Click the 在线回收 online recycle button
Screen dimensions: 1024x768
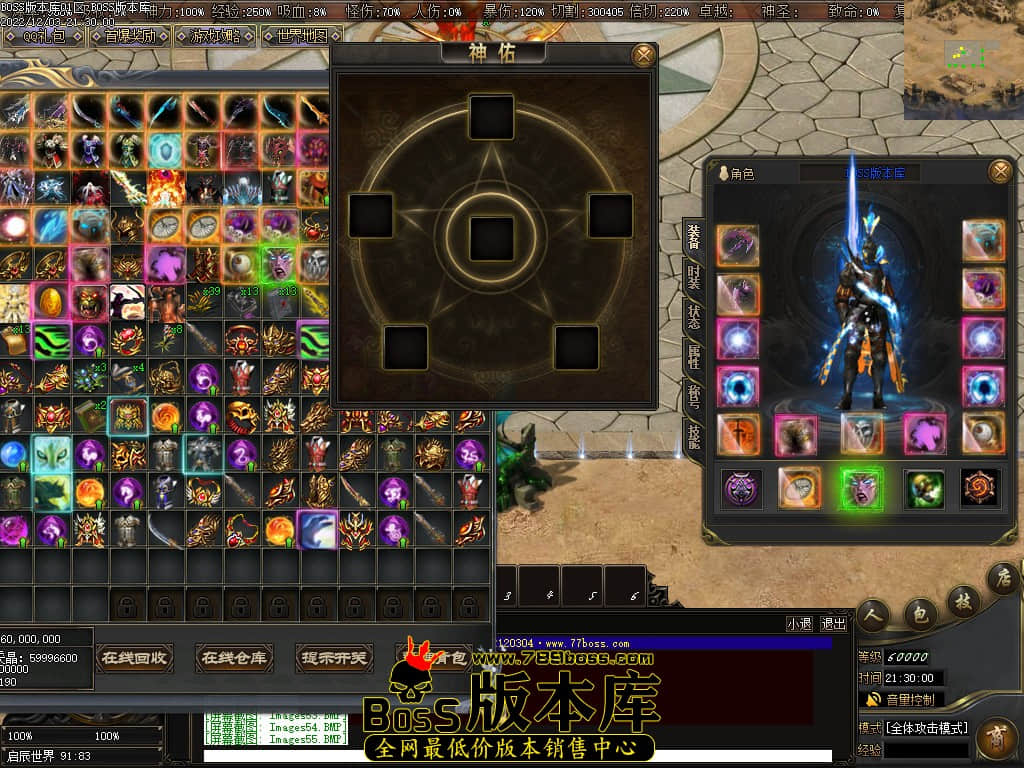pyautogui.click(x=135, y=658)
